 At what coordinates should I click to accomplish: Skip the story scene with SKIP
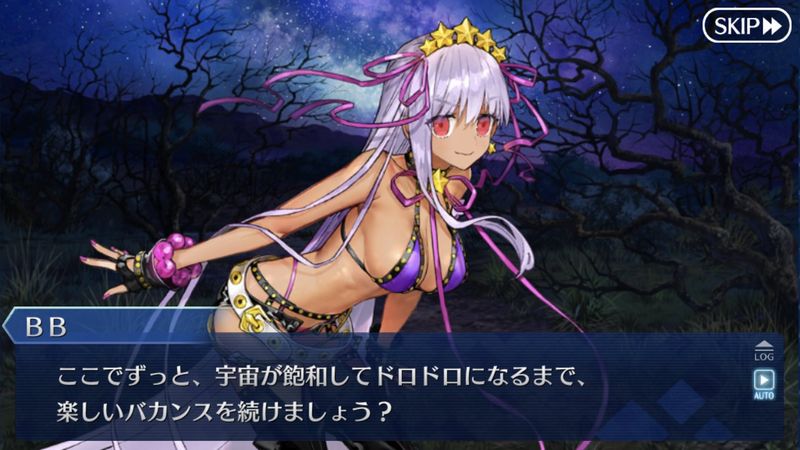coord(746,25)
